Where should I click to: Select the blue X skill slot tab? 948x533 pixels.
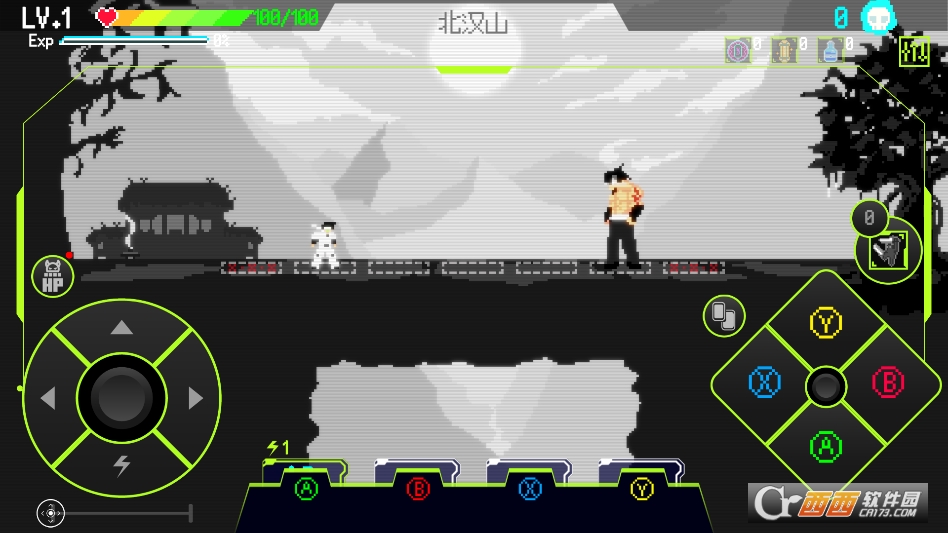530,489
